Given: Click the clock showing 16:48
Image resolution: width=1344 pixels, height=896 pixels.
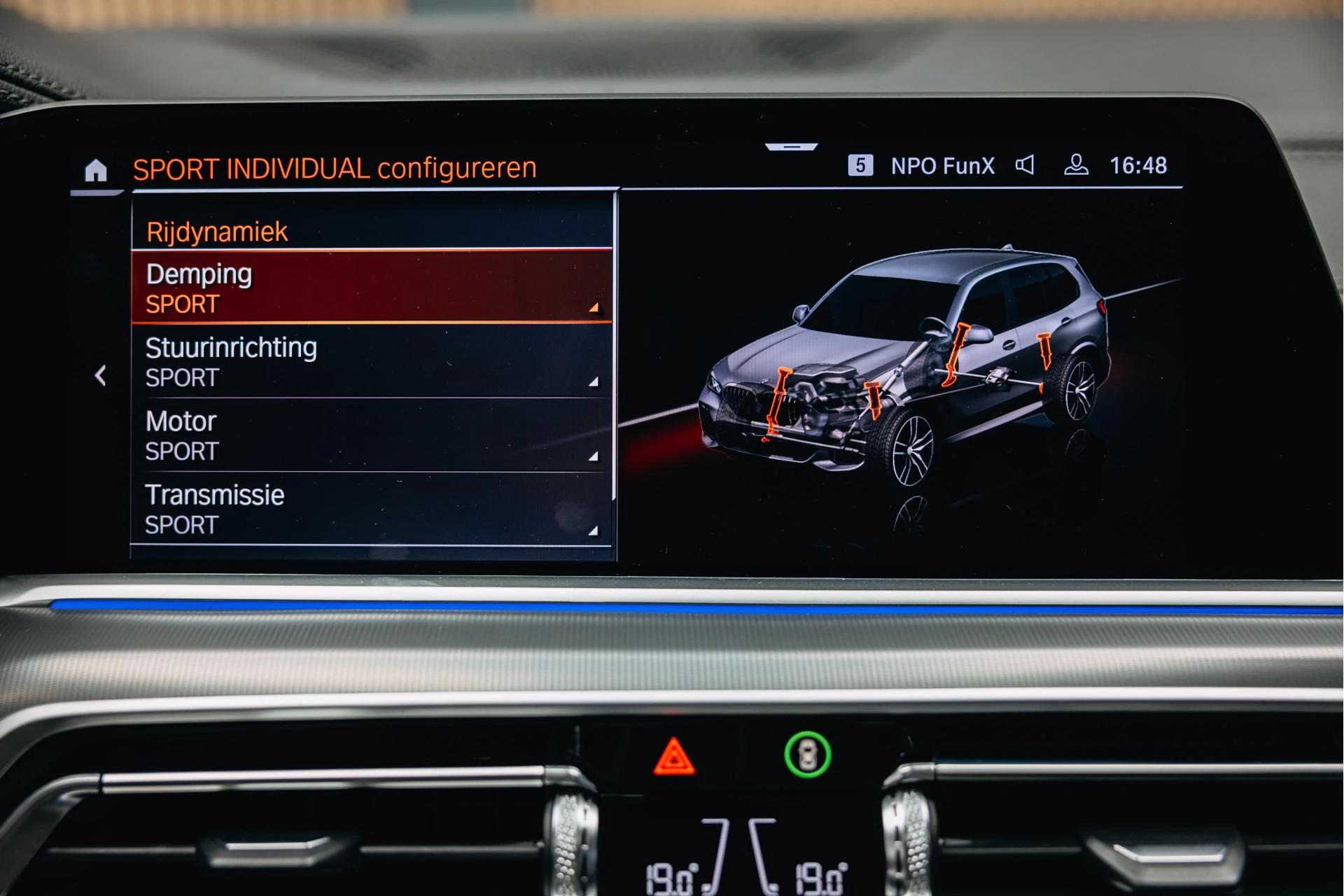Looking at the screenshot, I should click(x=1137, y=165).
